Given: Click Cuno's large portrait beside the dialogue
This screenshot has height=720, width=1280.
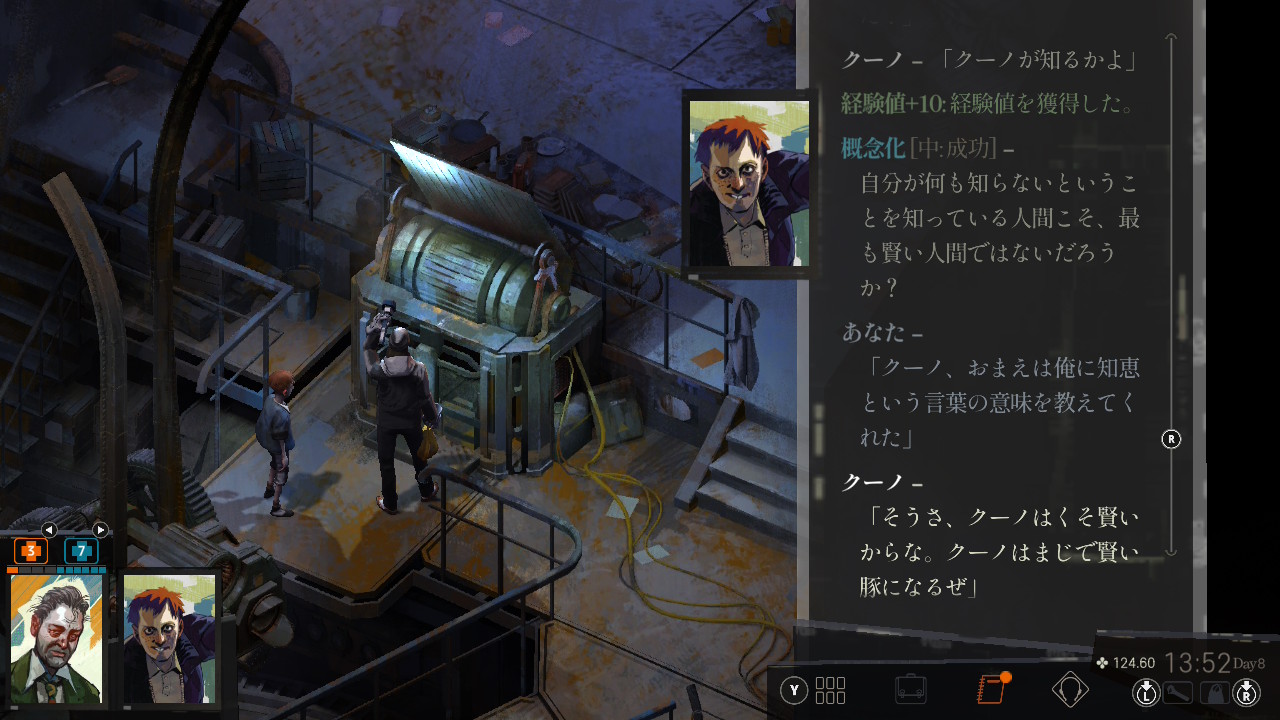Looking at the screenshot, I should point(748,183).
